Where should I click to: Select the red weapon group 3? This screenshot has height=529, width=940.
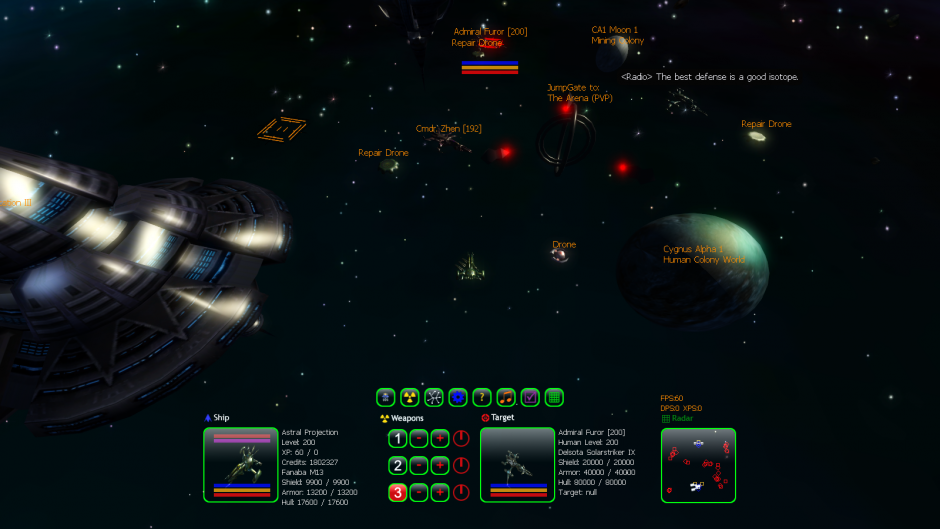[397, 492]
